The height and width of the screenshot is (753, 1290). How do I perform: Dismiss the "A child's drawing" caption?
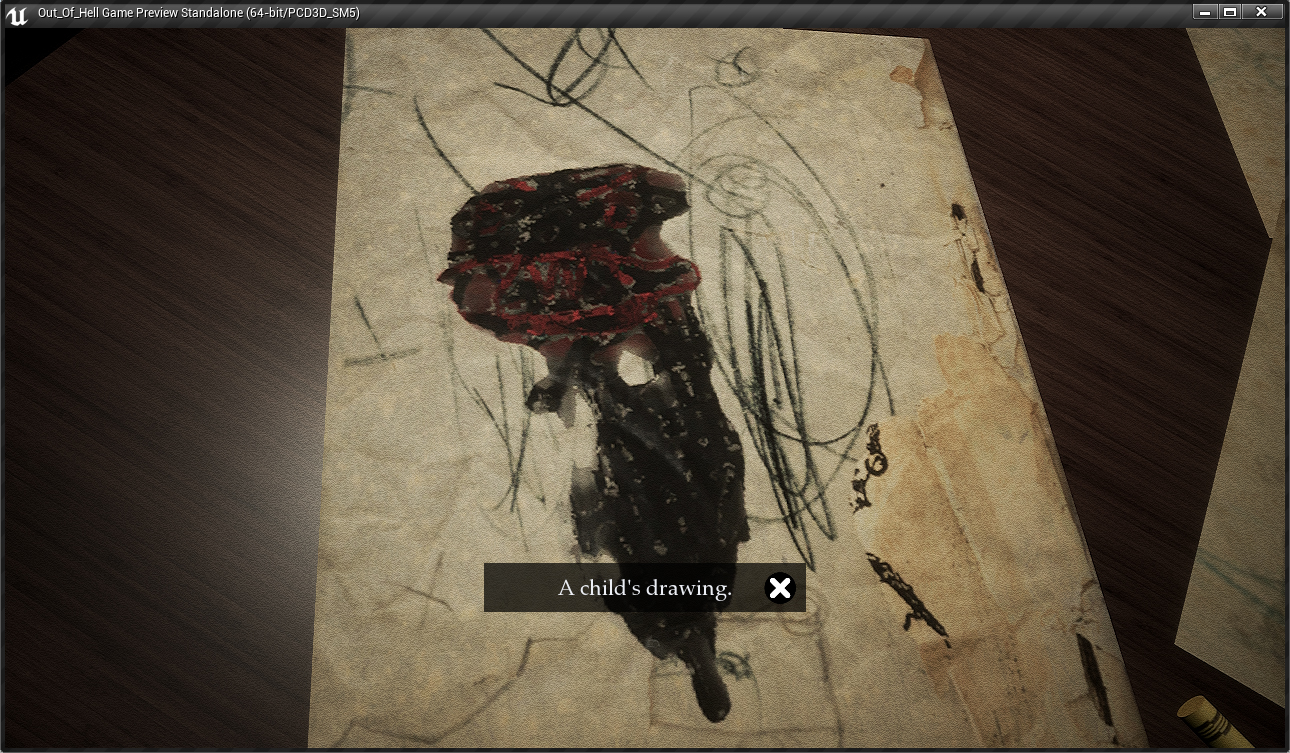coord(779,588)
